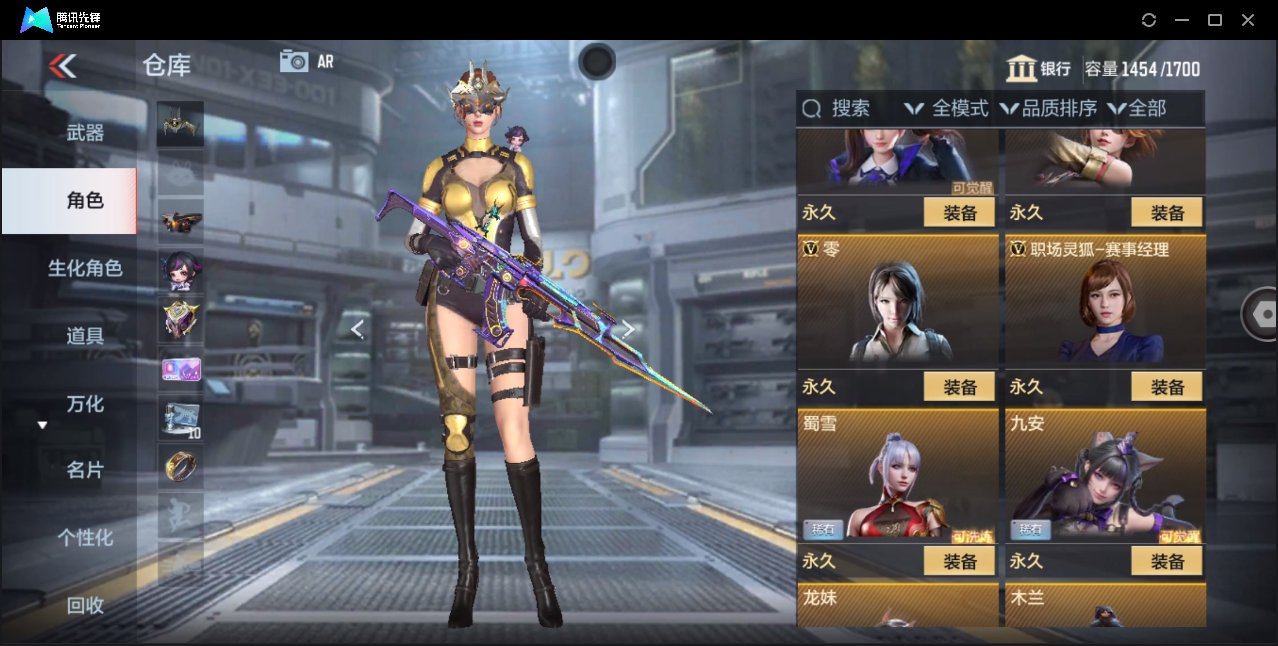
Task: Choose the 九安 character card
Action: tap(1105, 476)
